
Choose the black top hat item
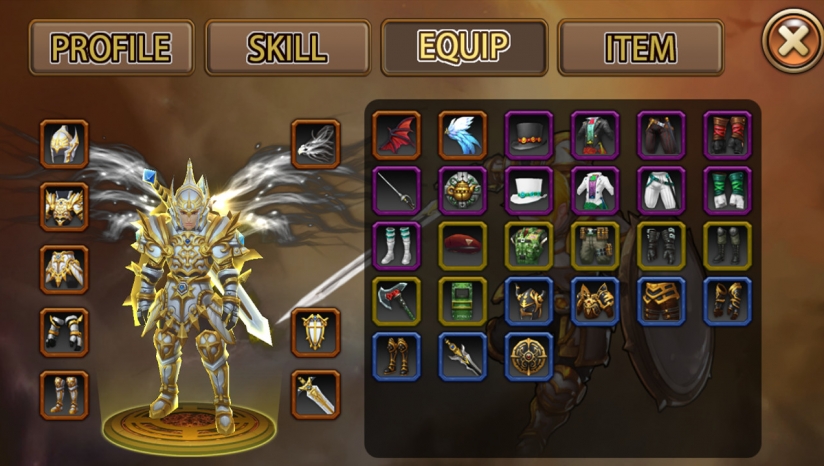[x=529, y=135]
